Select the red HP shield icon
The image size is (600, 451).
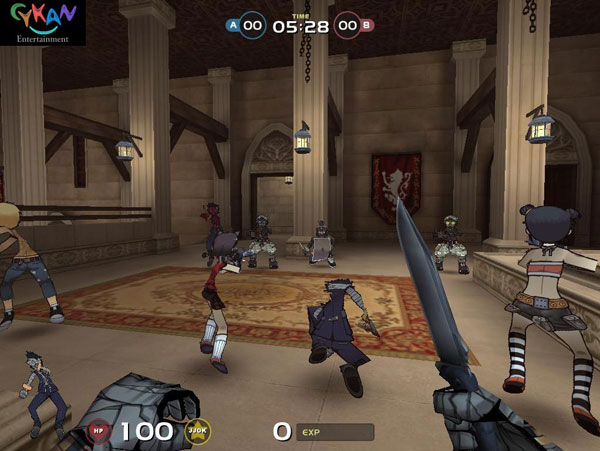(98, 431)
